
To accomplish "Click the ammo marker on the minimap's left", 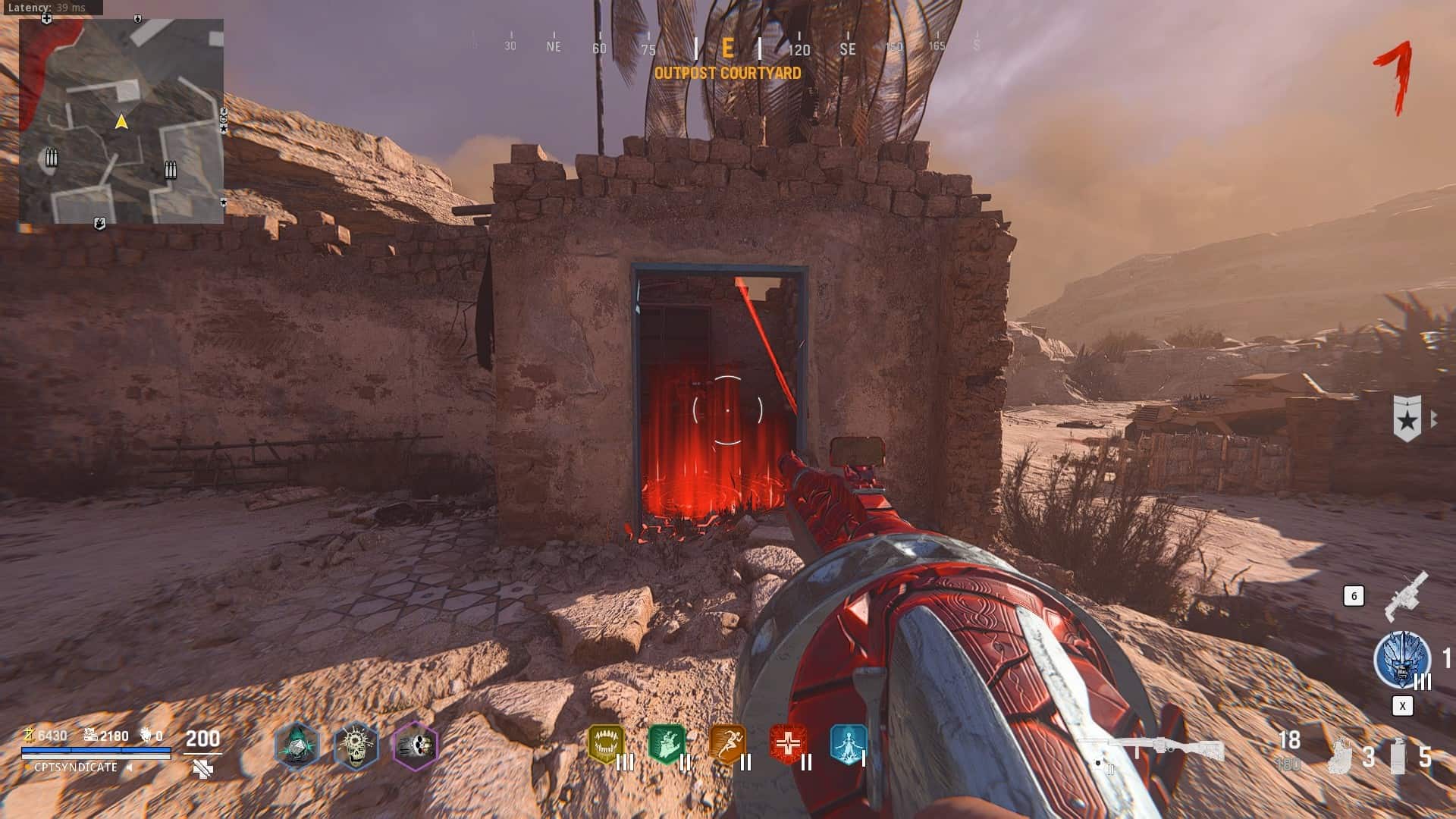I will 51,158.
